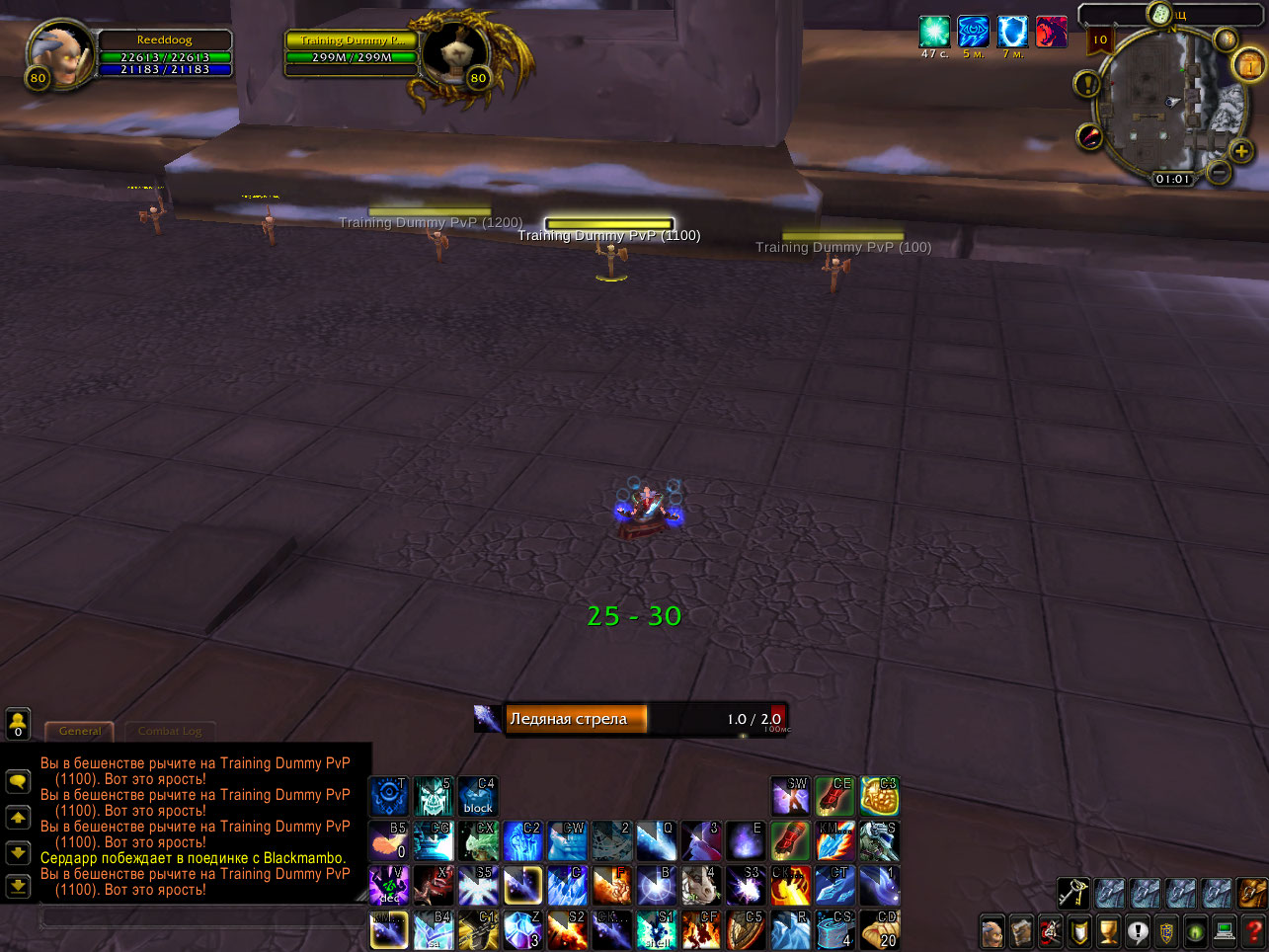The height and width of the screenshot is (952, 1269).
Task: Switch to the Combat Log tab
Action: point(170,732)
